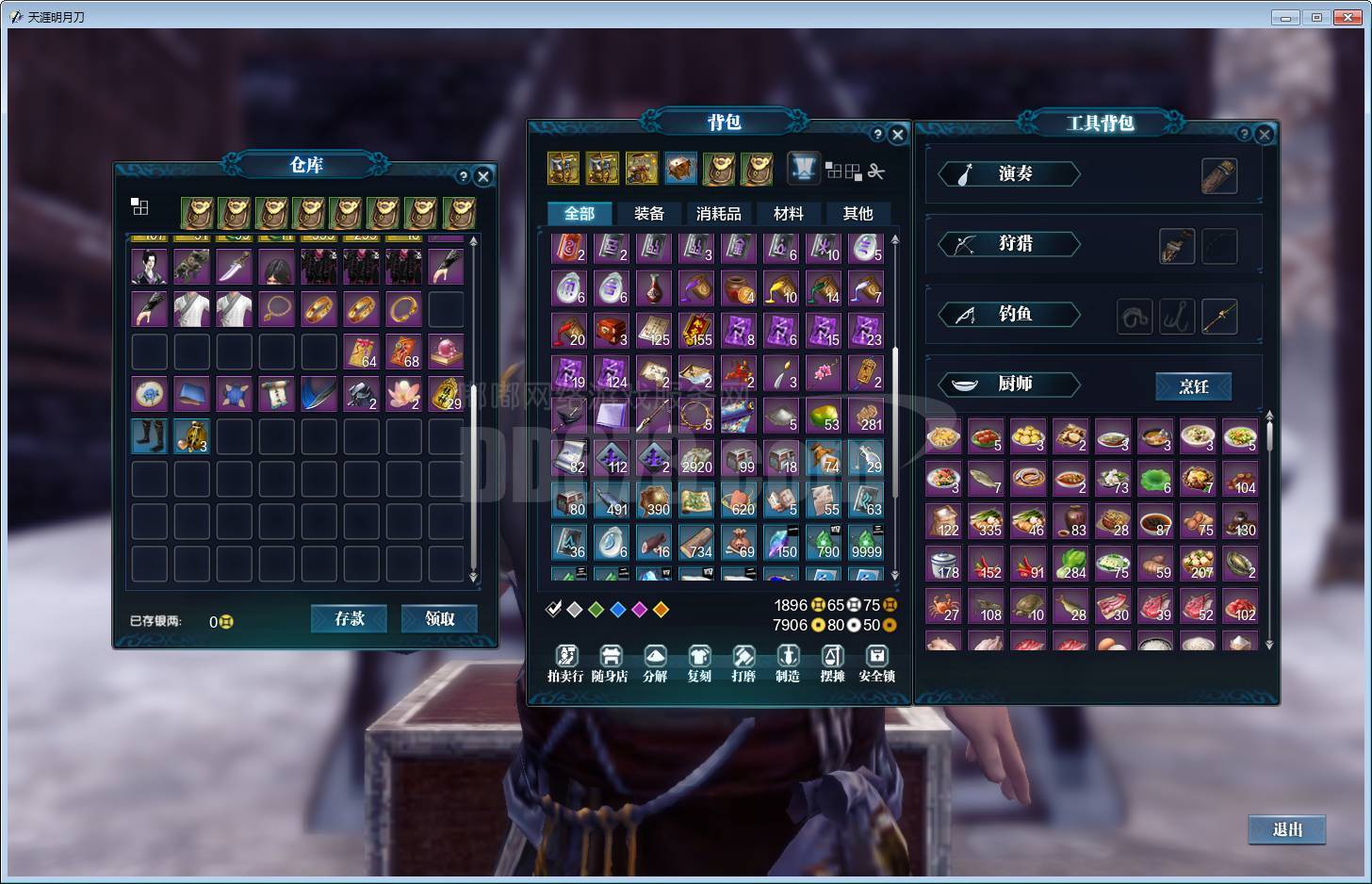The height and width of the screenshot is (884, 1372).
Task: Toggle the 安全锁 safety lock
Action: coord(876,663)
